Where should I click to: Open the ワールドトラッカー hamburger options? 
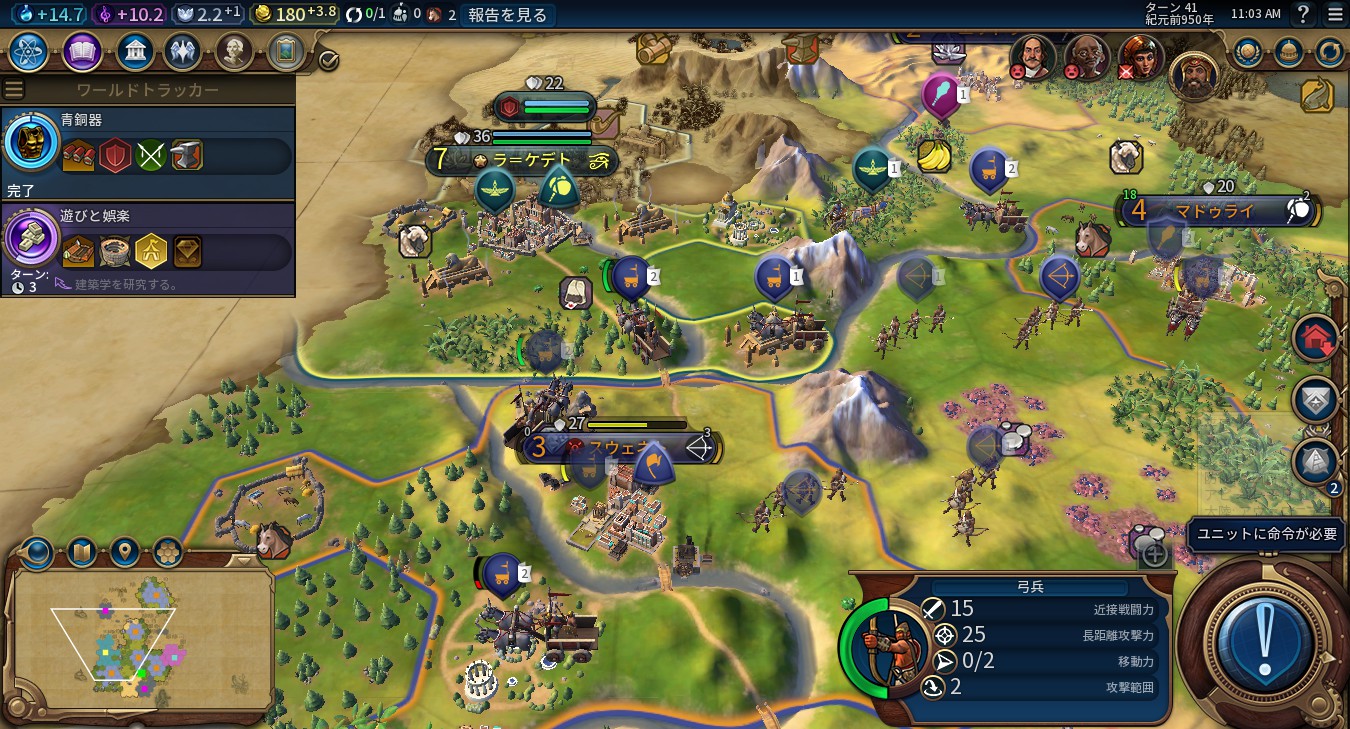click(14, 90)
